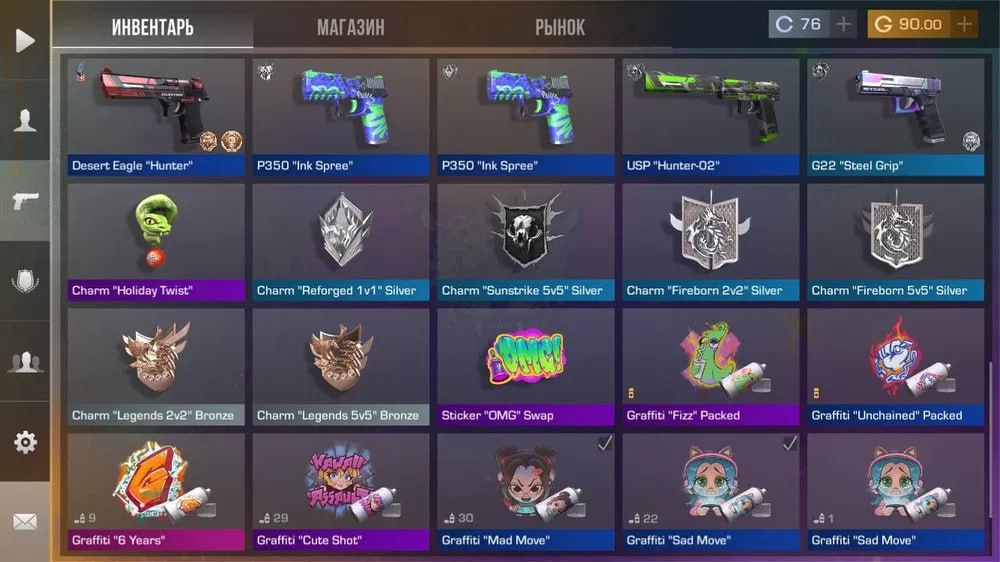Screen dimensions: 1000x562
Task: Select the USP "Hunter-02" skin
Action: coord(711,117)
